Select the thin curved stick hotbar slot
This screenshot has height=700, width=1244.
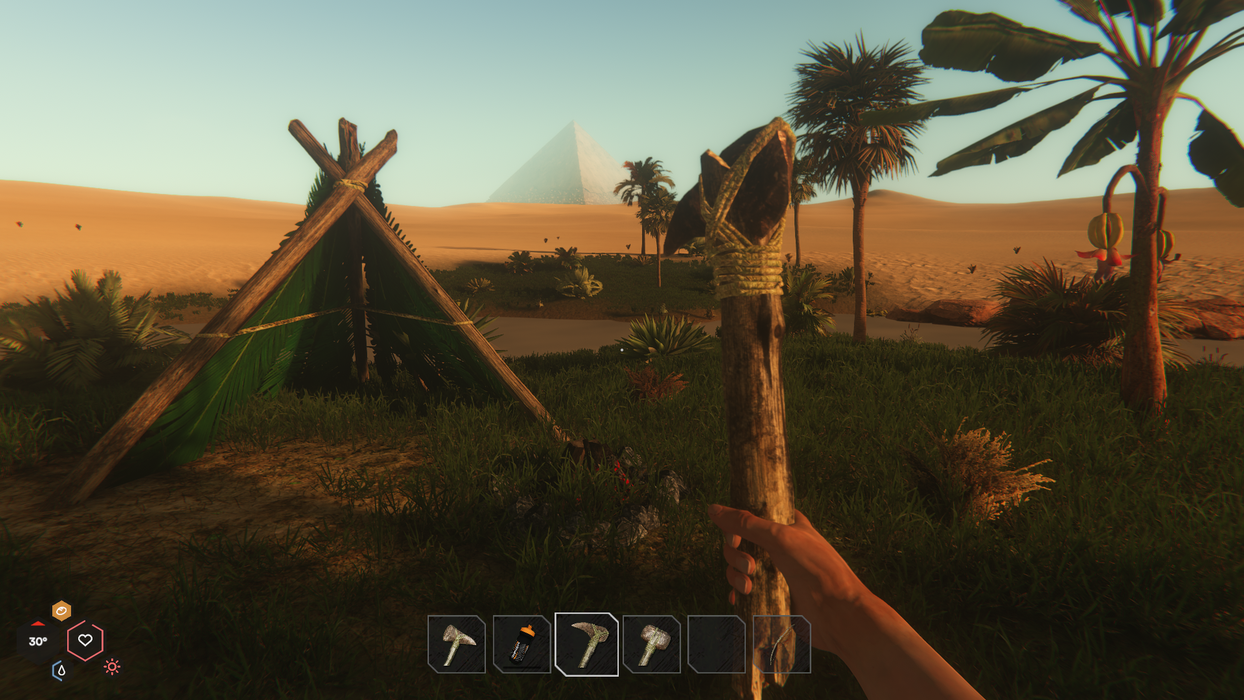pos(782,644)
